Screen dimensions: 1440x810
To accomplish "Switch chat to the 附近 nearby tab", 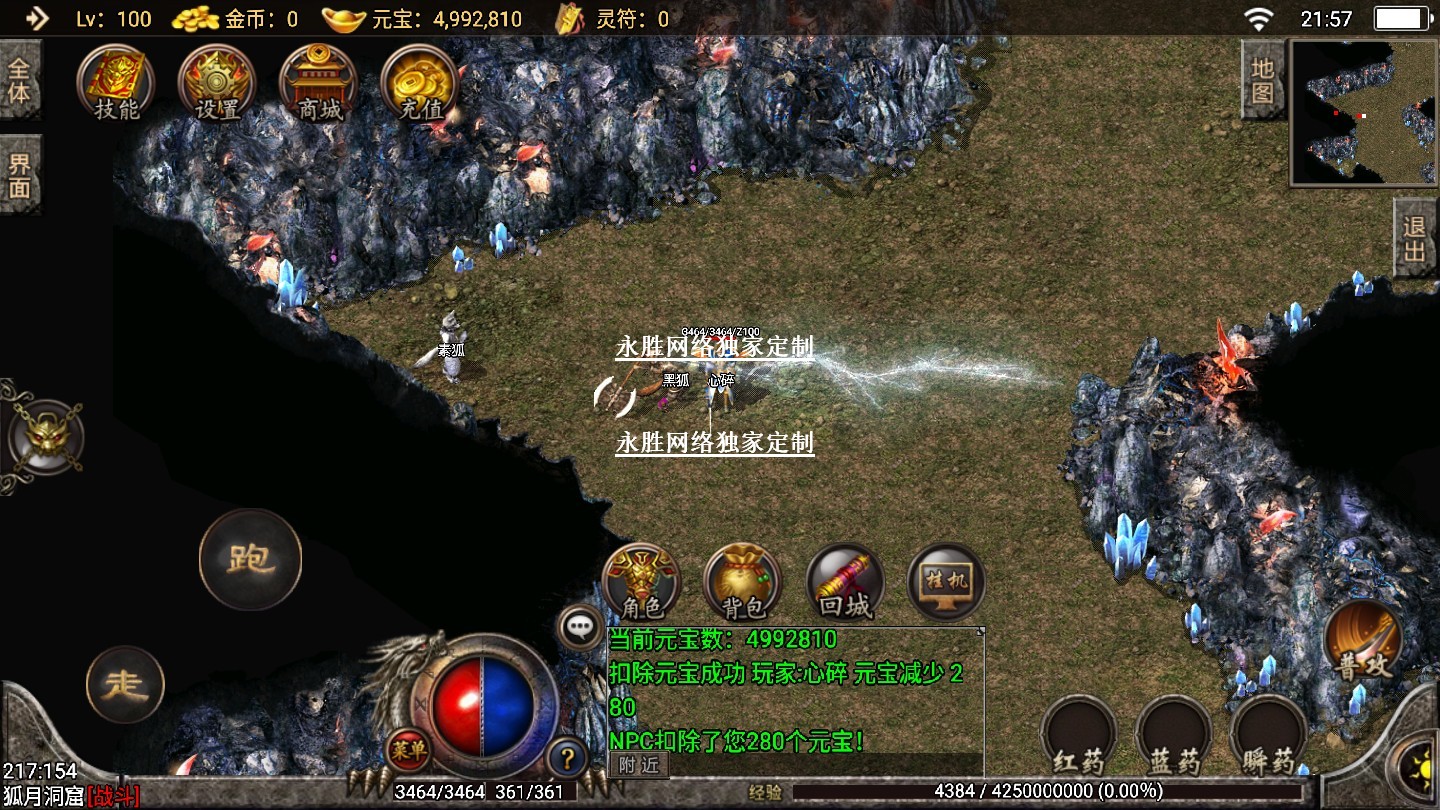I will point(638,765).
